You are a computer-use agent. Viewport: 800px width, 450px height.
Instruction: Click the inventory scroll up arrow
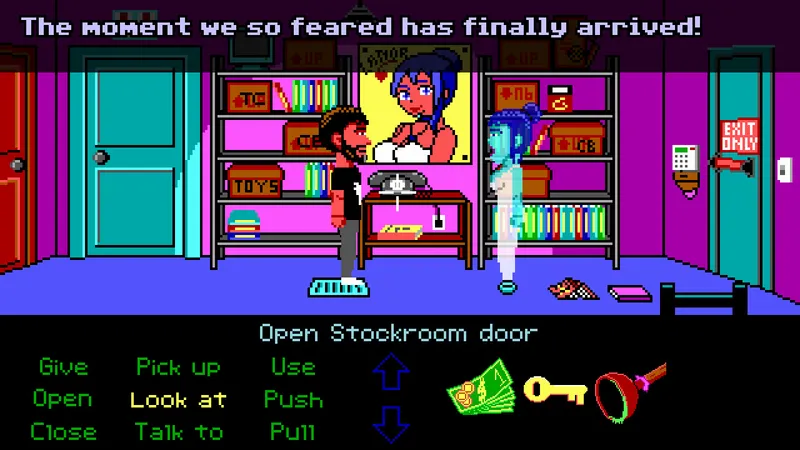tap(391, 373)
